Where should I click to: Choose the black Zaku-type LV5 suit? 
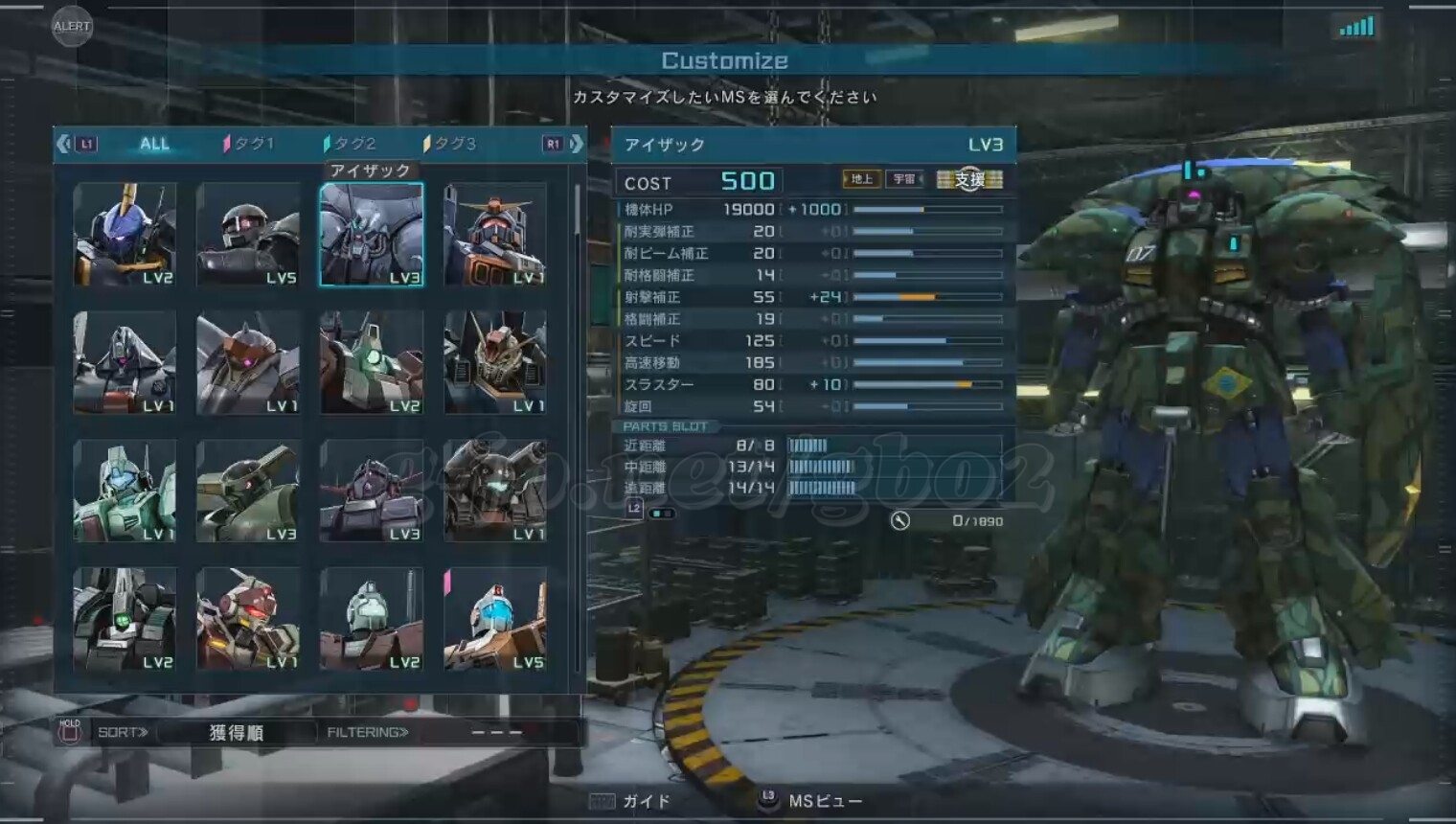coord(248,235)
